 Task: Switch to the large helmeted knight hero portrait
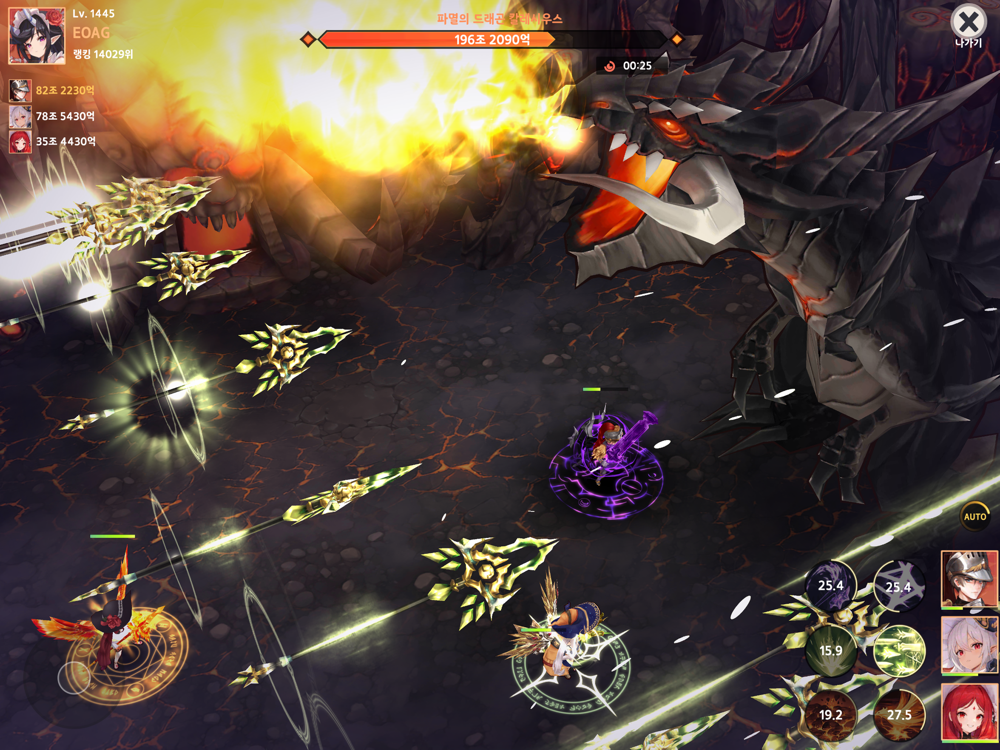point(969,579)
